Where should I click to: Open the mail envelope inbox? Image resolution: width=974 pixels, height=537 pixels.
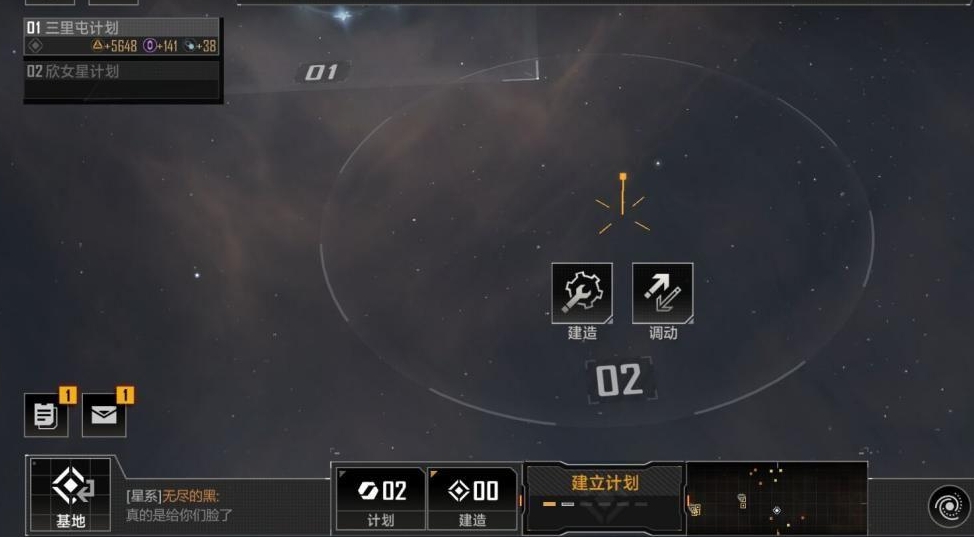(104, 415)
